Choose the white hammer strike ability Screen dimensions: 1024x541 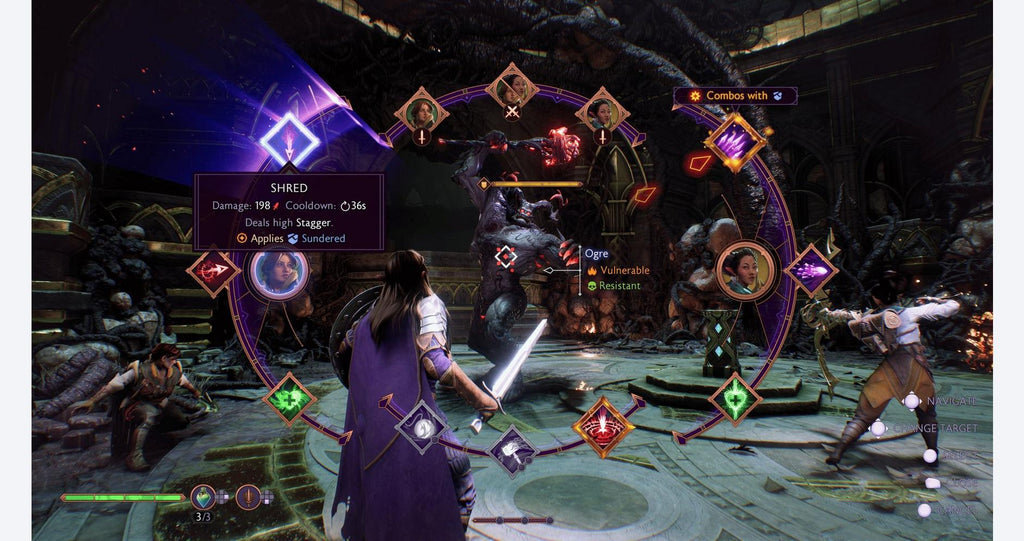pos(513,450)
